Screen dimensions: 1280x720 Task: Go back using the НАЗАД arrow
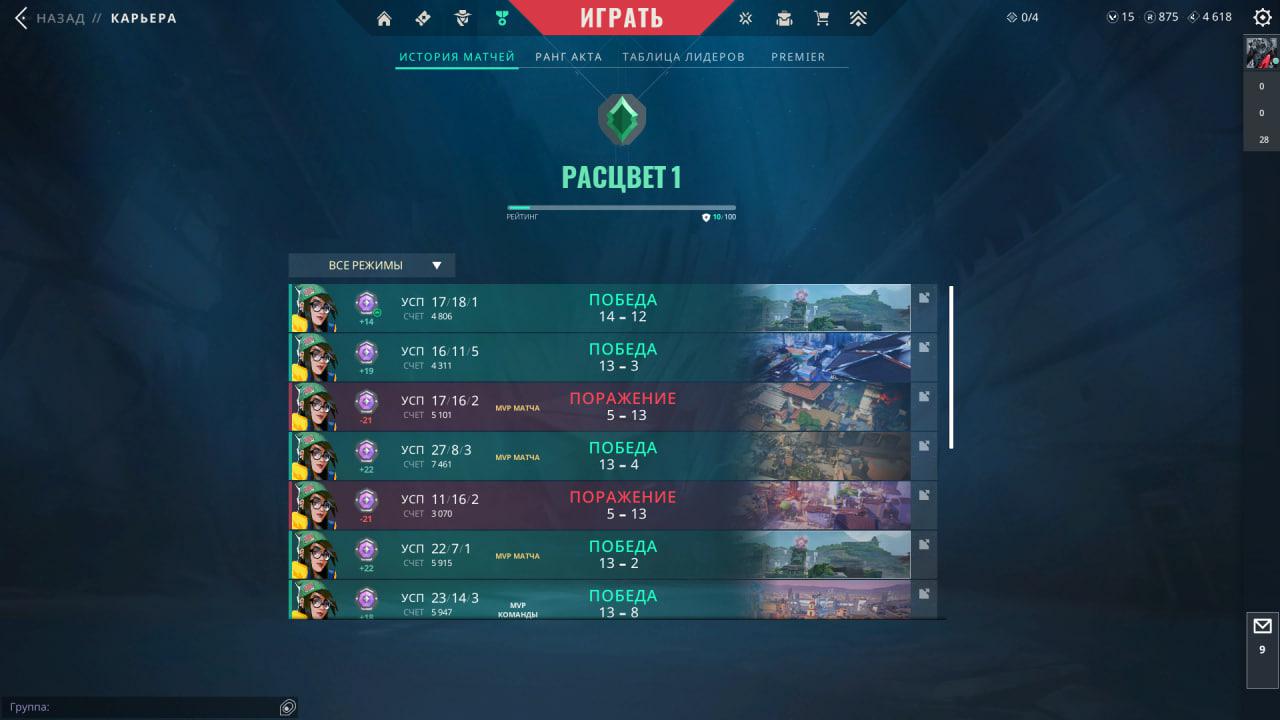click(x=22, y=18)
